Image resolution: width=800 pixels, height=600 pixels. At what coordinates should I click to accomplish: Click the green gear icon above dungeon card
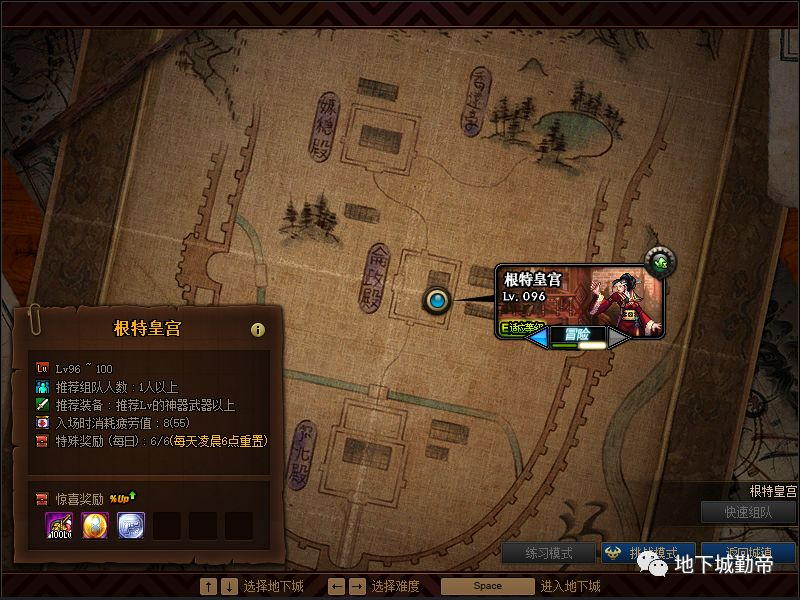point(659,263)
